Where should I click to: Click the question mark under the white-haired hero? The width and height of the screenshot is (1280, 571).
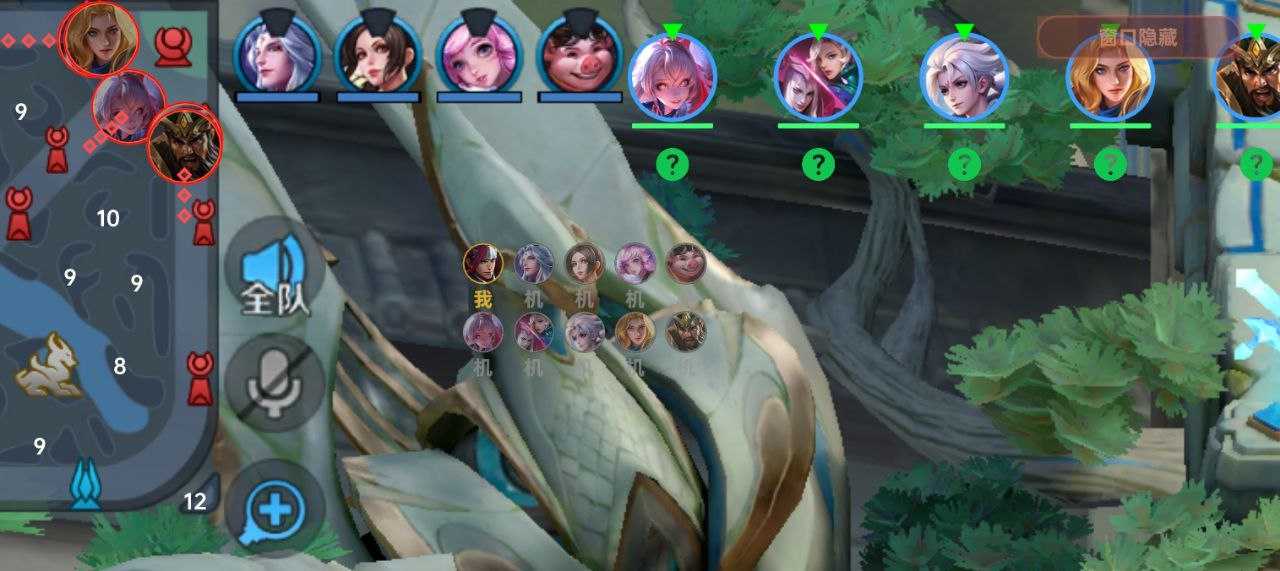pos(964,163)
